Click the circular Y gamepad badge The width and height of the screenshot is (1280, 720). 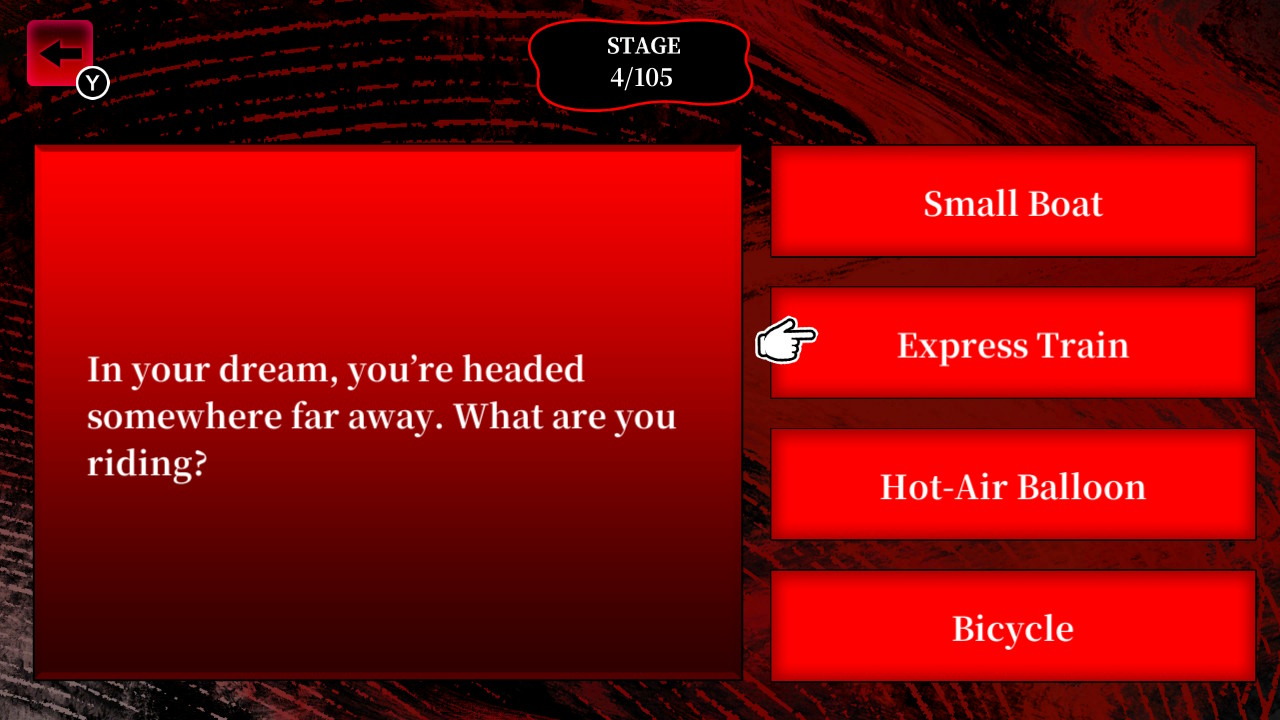[x=92, y=83]
